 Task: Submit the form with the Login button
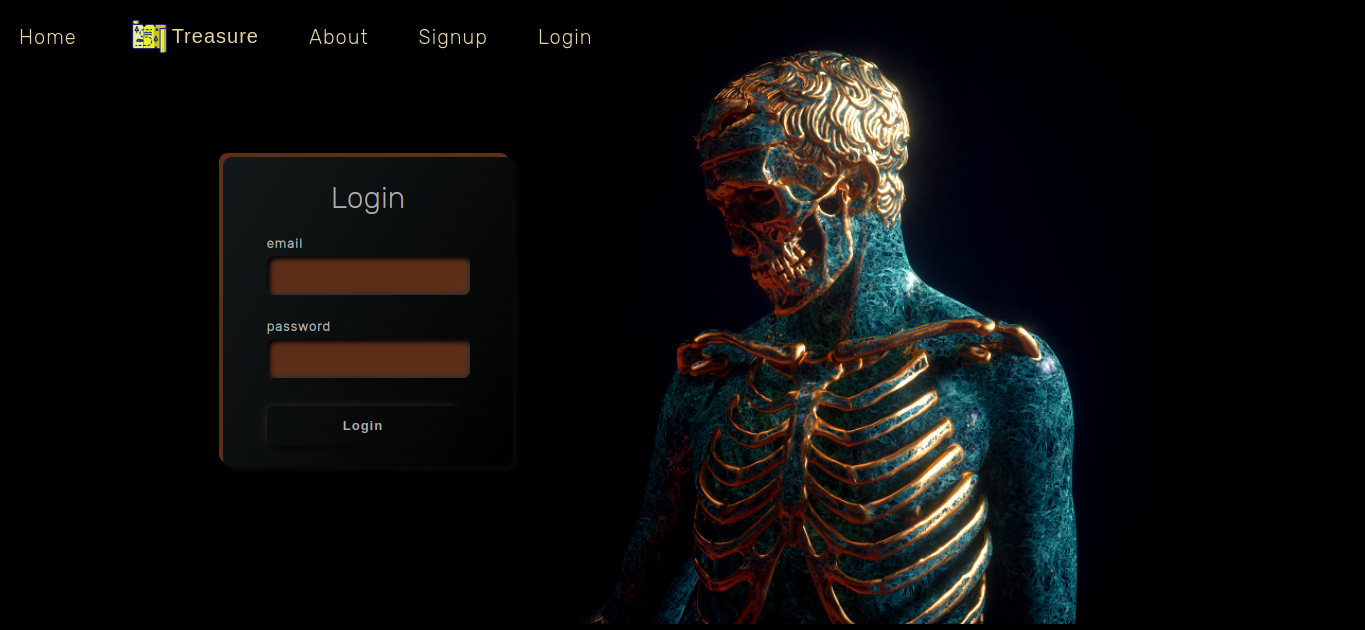[x=362, y=426]
